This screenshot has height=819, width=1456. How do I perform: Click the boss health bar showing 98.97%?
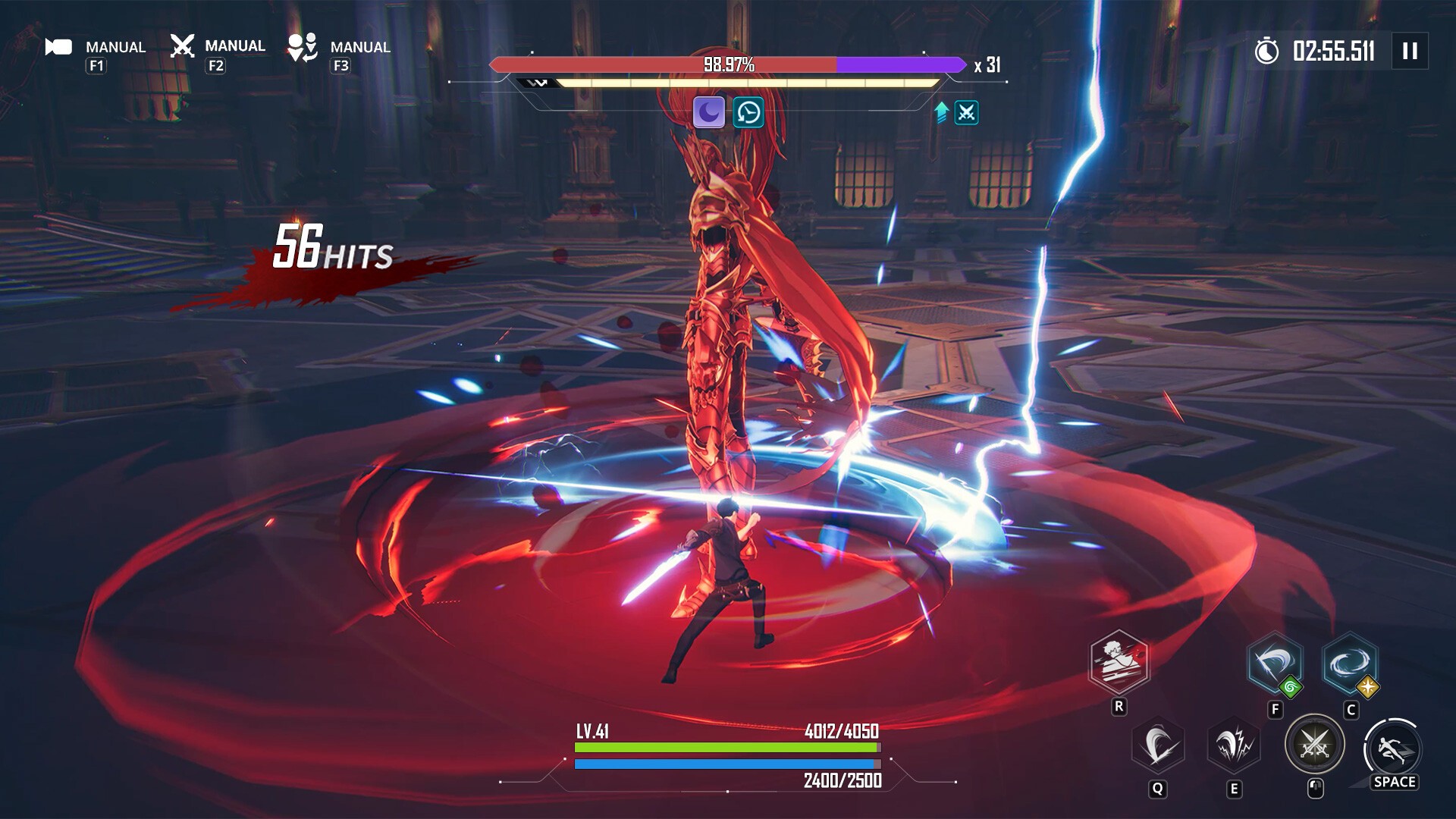[x=728, y=65]
